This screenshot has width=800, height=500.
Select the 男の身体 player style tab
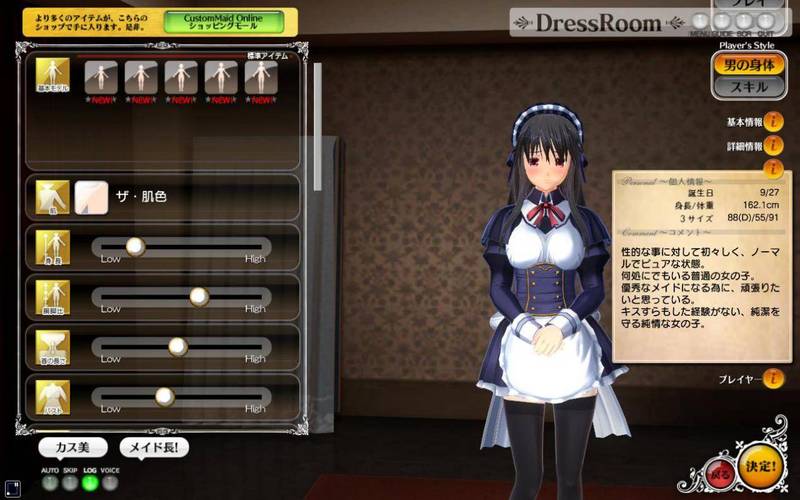point(749,65)
